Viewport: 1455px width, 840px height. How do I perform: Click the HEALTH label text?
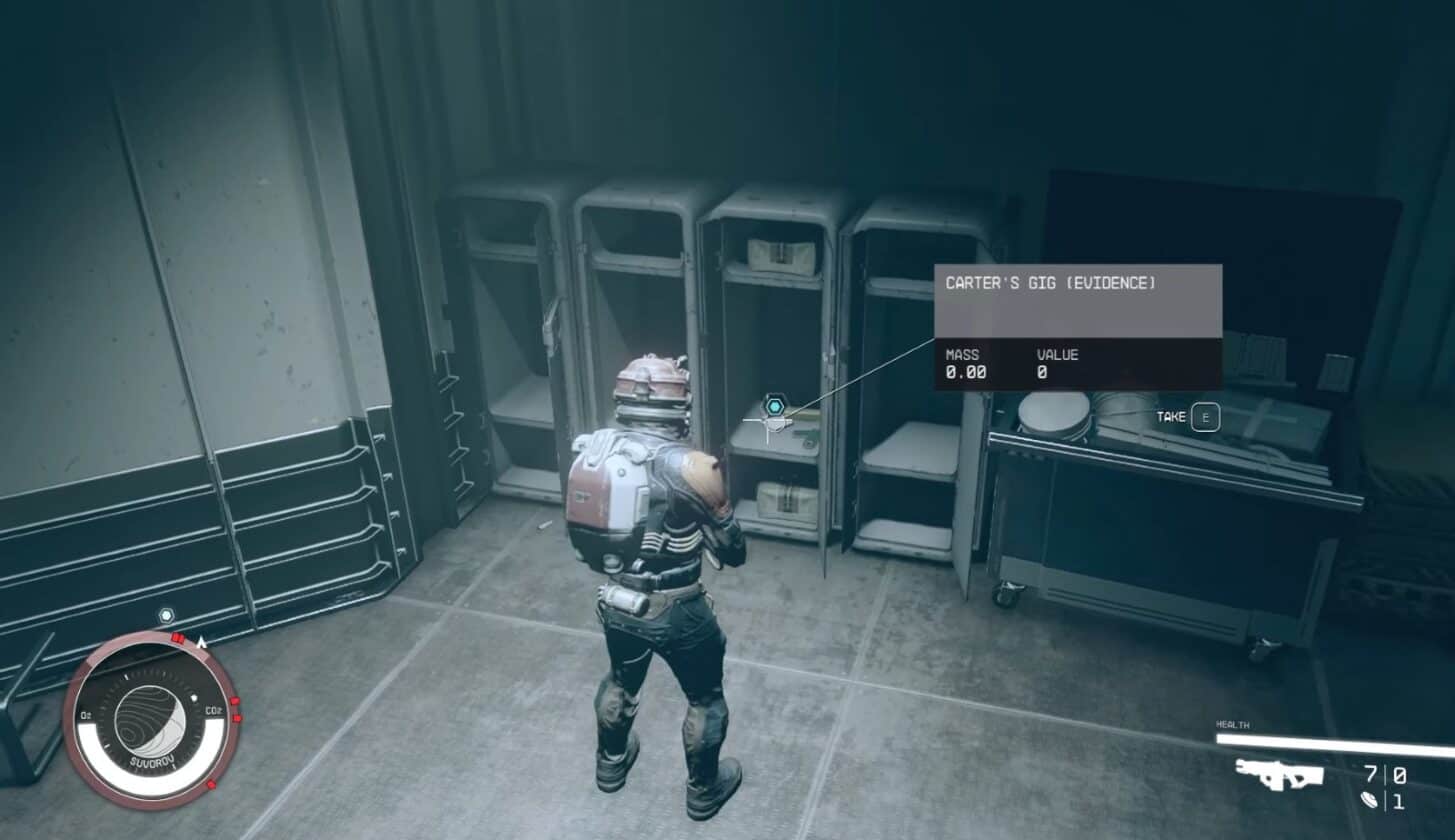click(1234, 724)
